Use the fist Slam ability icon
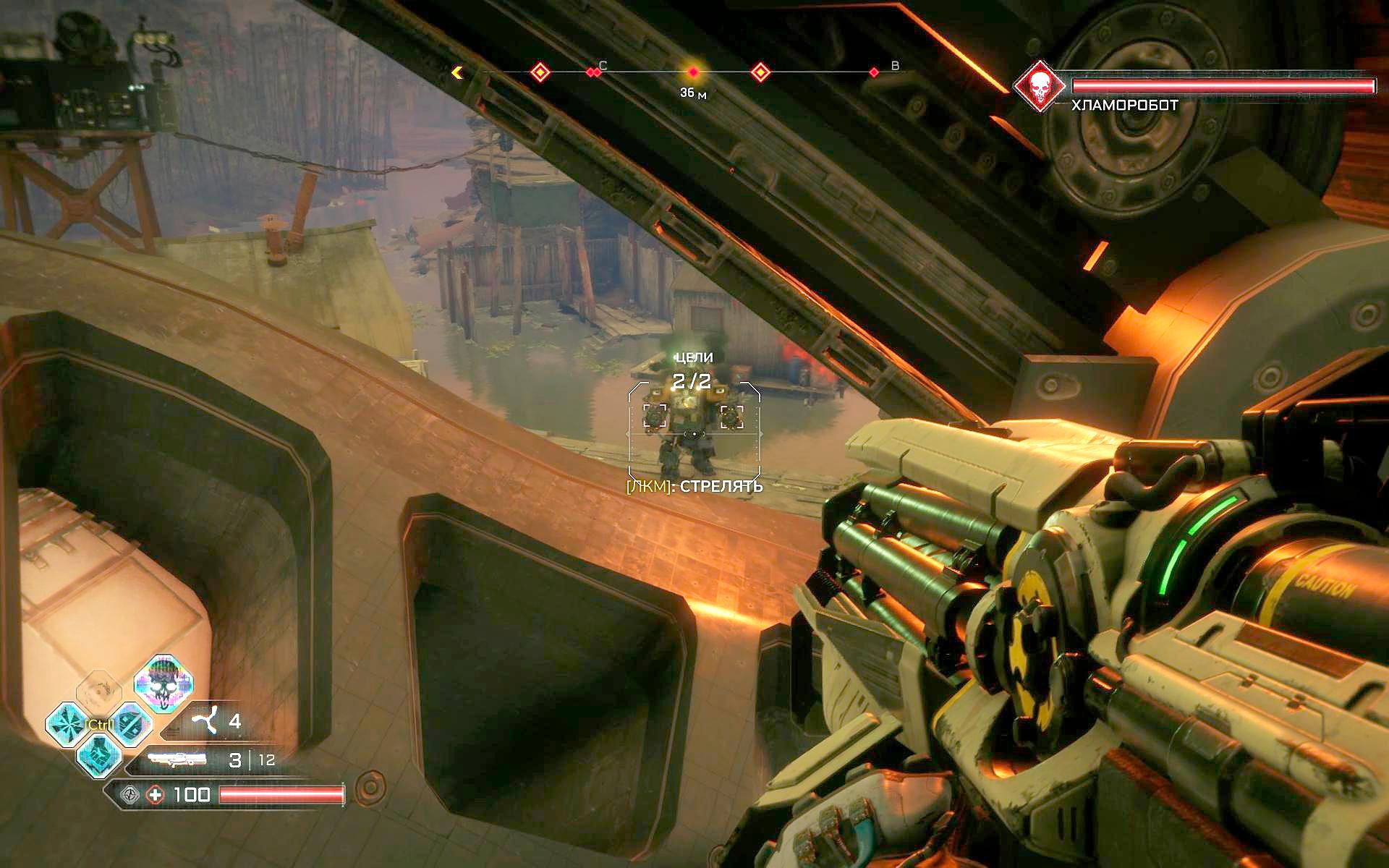Screen dimensions: 1389x868 pos(99,757)
